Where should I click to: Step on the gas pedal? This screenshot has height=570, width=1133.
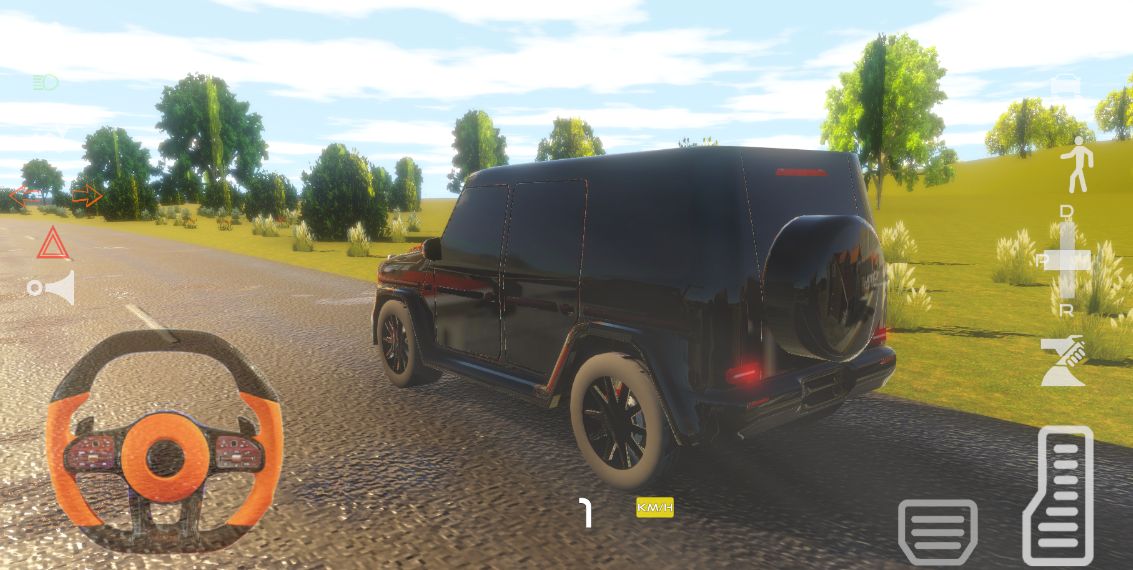pyautogui.click(x=1058, y=494)
